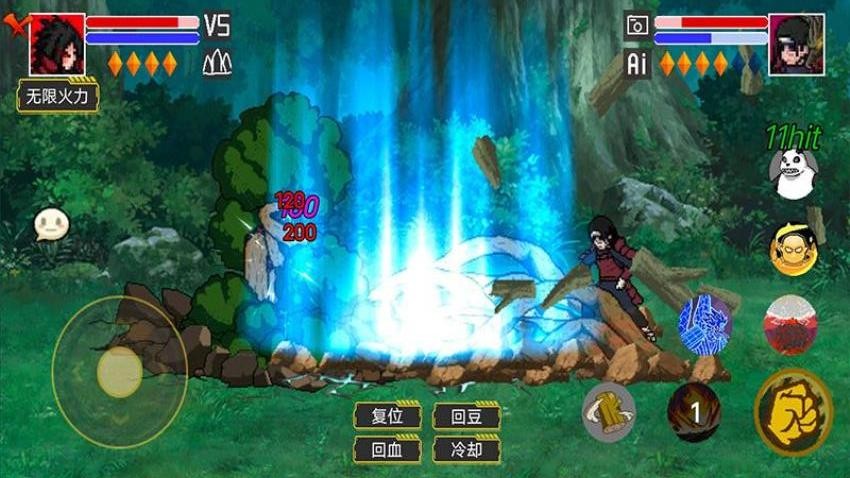Image resolution: width=850 pixels, height=478 pixels.
Task: Click the opponent's character portrait
Action: (796, 44)
